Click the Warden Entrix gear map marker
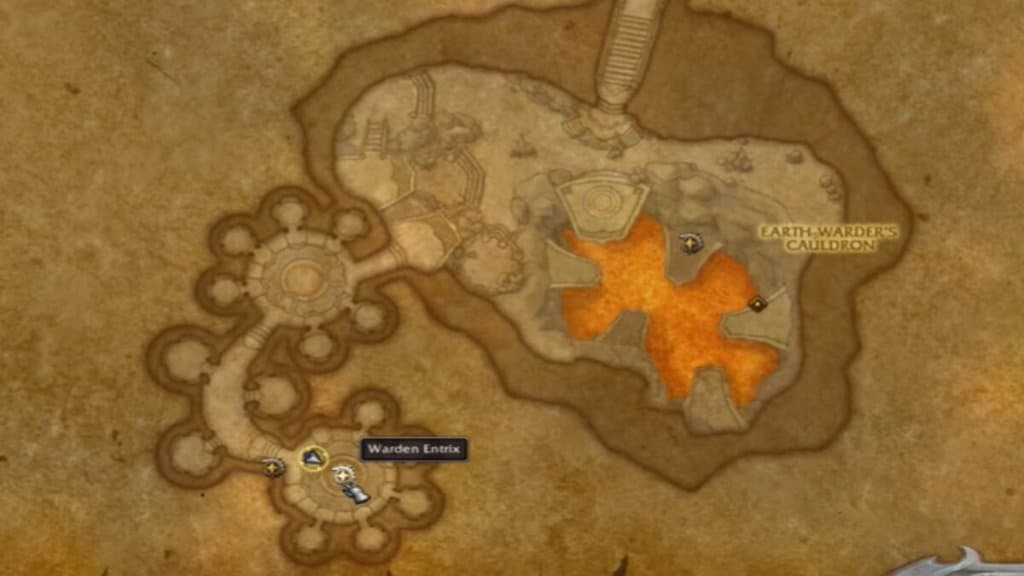This screenshot has width=1024, height=576. (343, 474)
